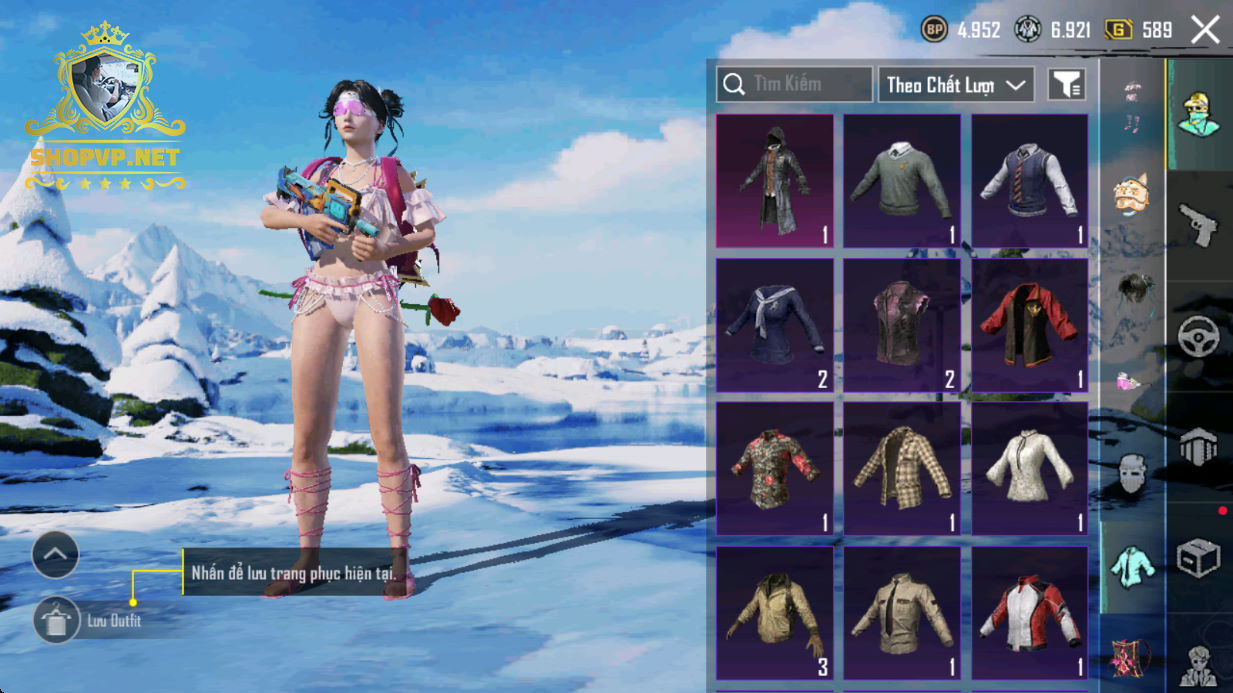1233x693 pixels.
Task: Open the Theo Chất Lượng sort dropdown
Action: (x=955, y=85)
